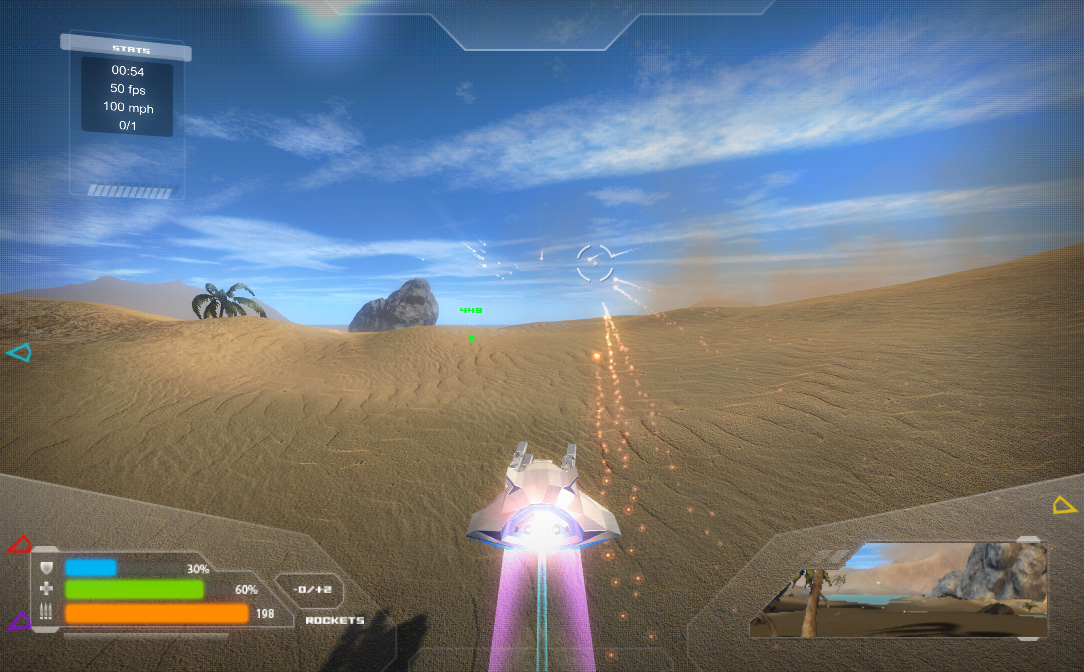This screenshot has width=1084, height=672.
Task: Click the ammo bullets icon
Action: 47,612
